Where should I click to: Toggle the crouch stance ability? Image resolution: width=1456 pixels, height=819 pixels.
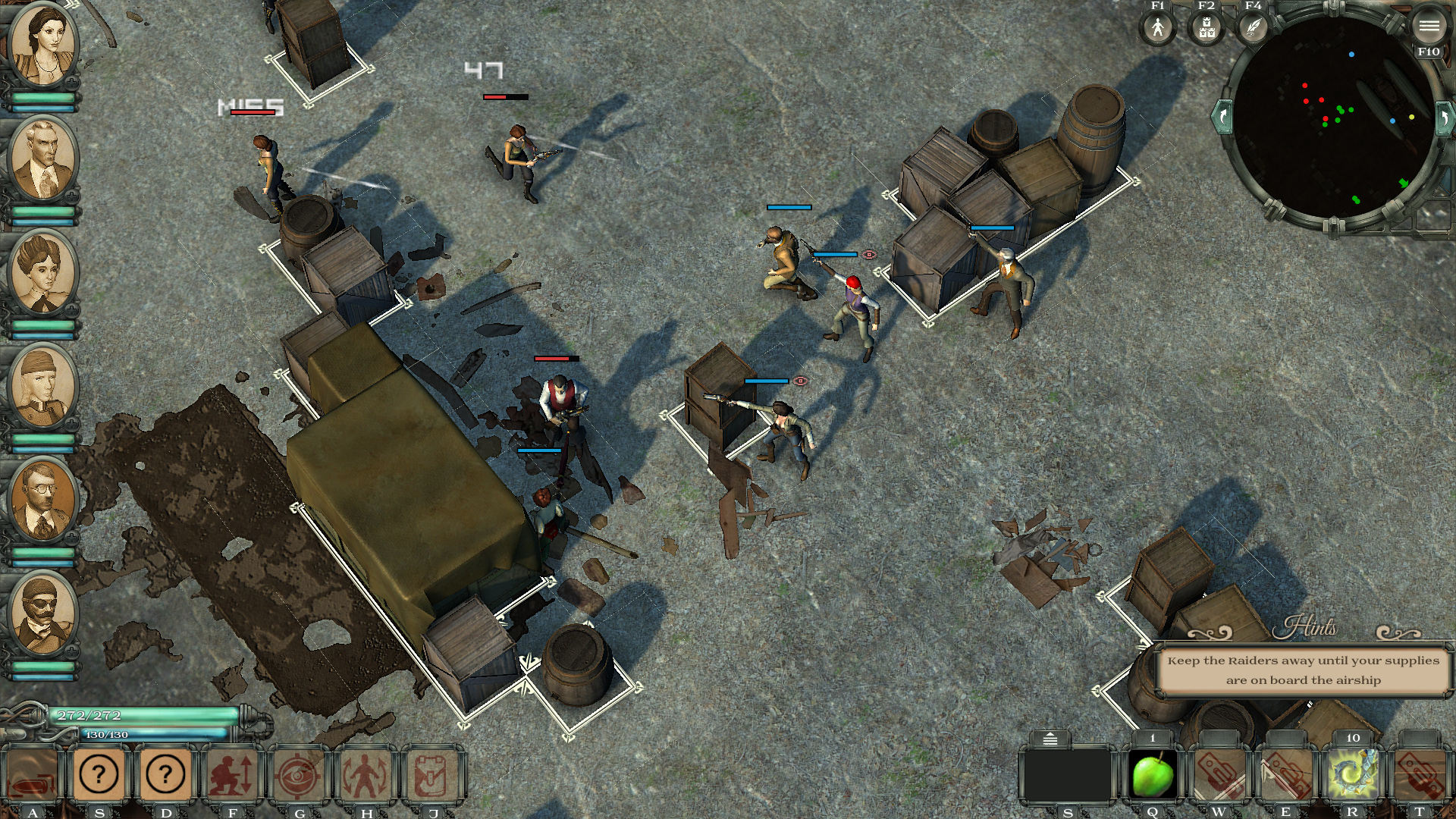233,775
